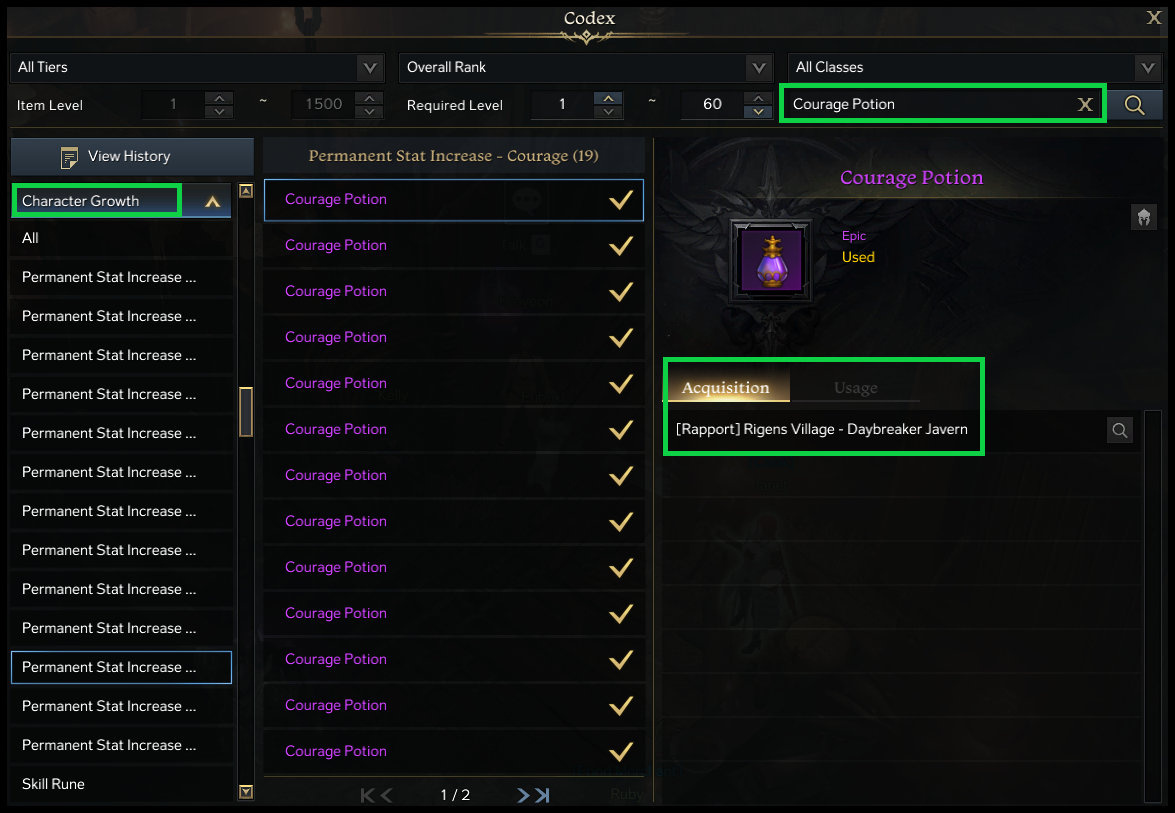Open View History
This screenshot has width=1175, height=813.
click(131, 157)
